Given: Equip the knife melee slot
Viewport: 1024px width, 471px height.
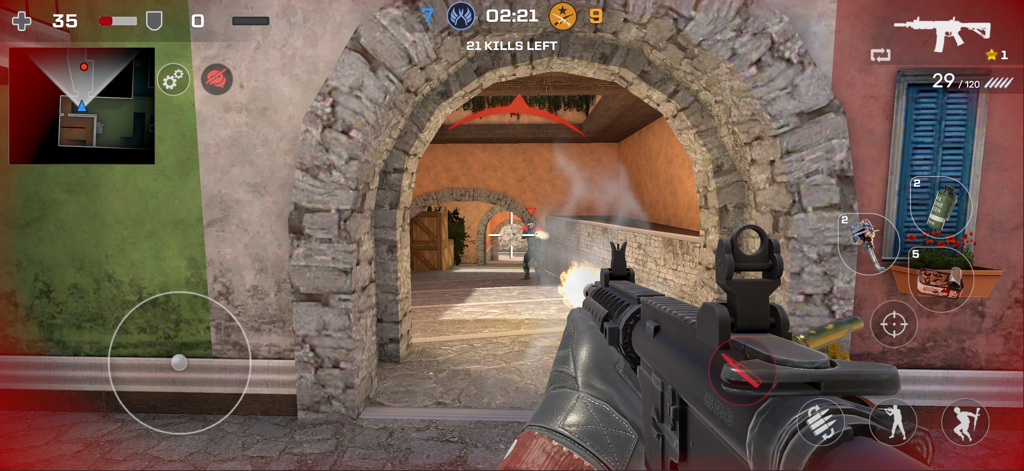Looking at the screenshot, I should [x=866, y=243].
